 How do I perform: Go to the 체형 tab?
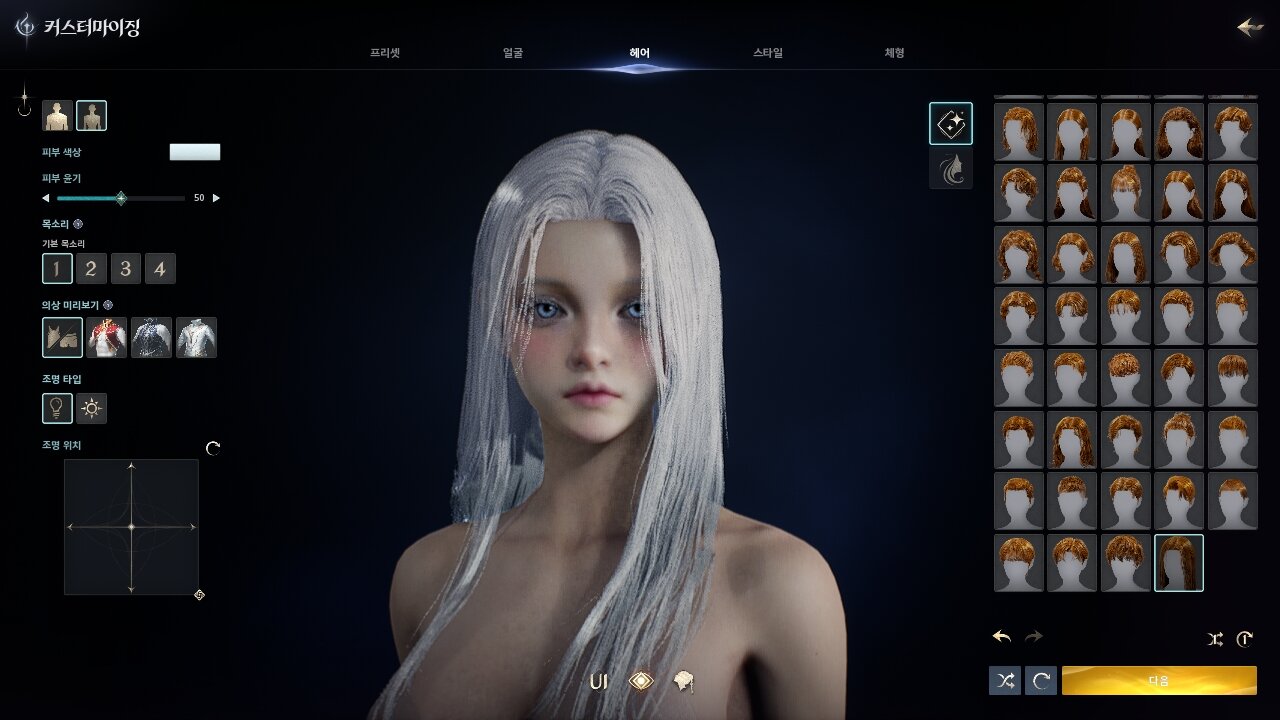tap(894, 53)
